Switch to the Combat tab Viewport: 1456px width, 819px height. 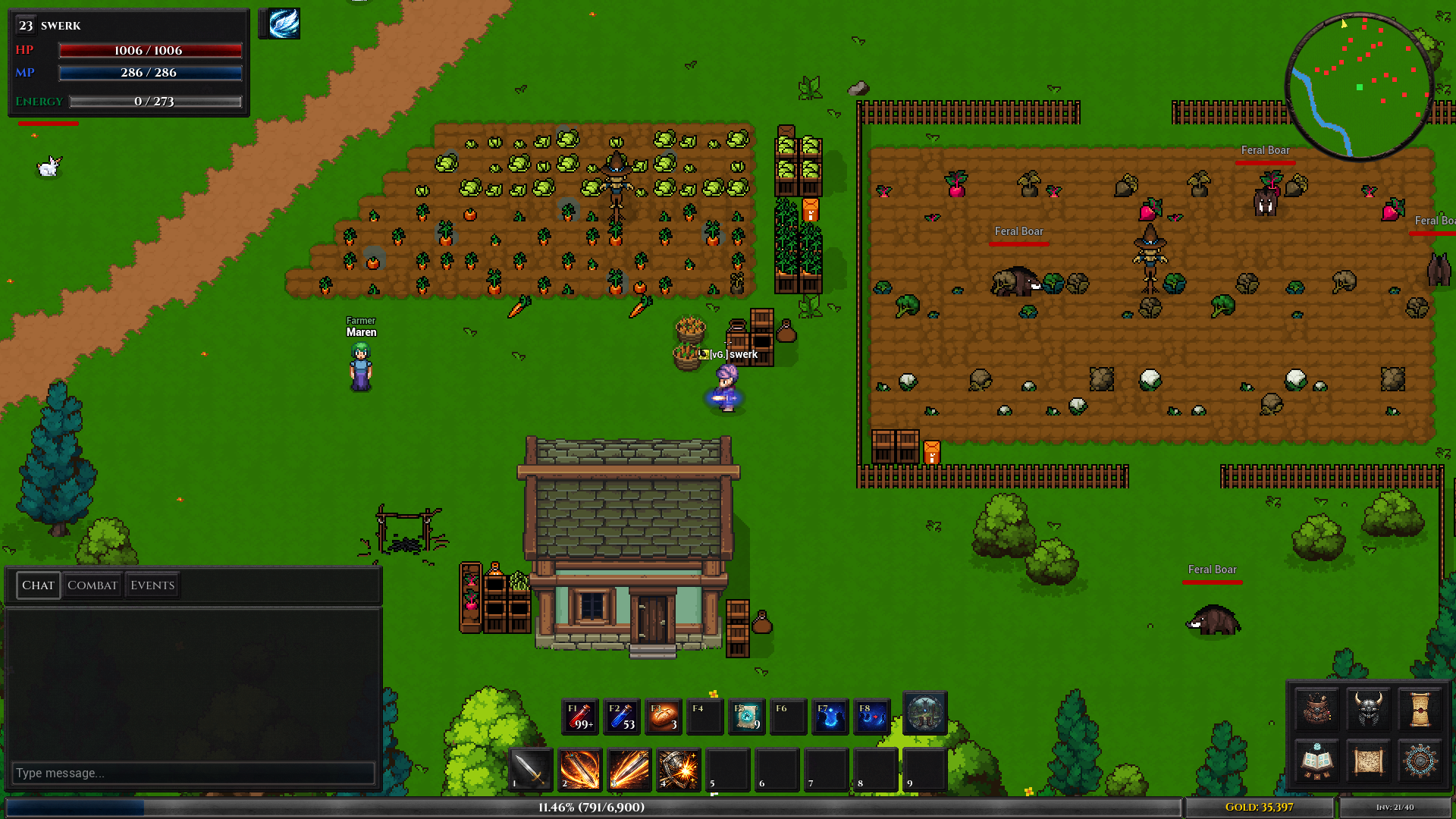point(93,585)
